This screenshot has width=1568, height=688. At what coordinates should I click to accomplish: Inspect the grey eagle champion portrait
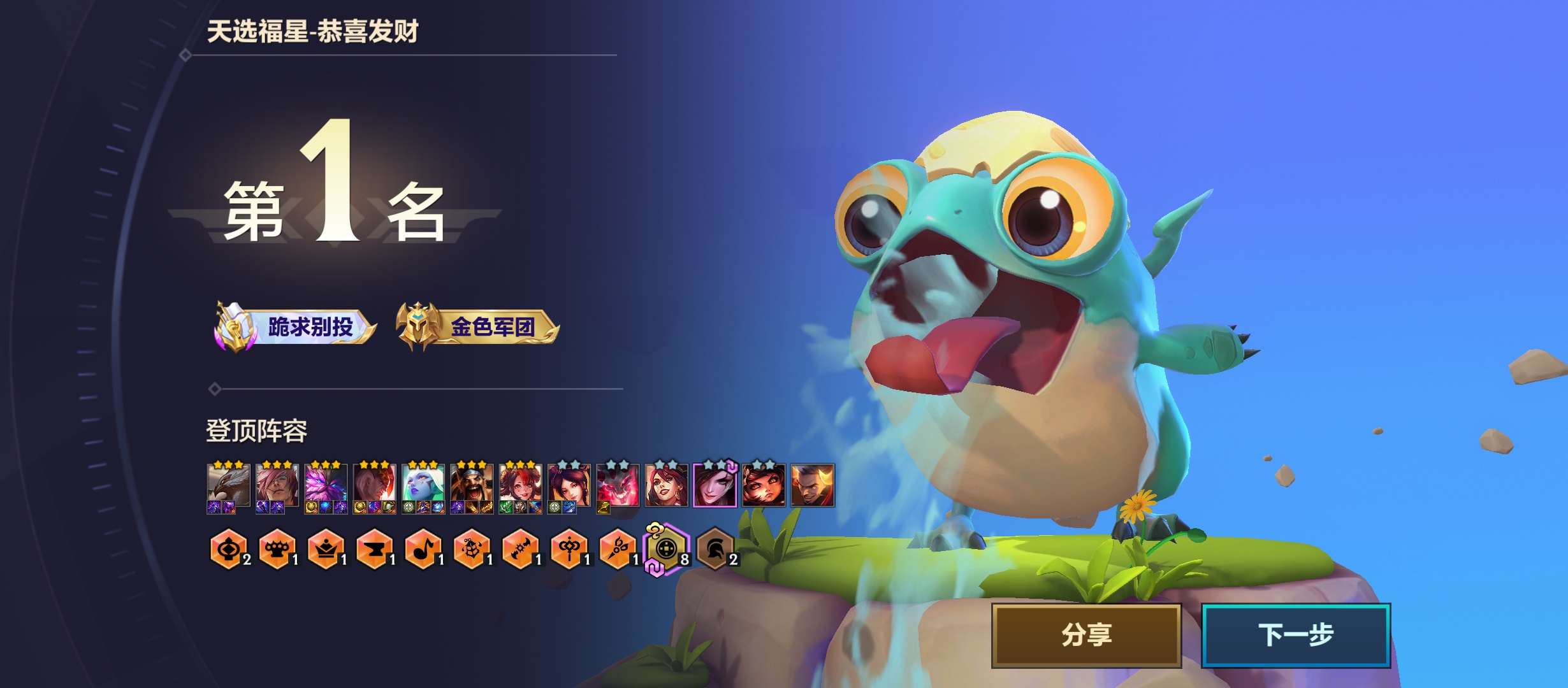coord(228,485)
